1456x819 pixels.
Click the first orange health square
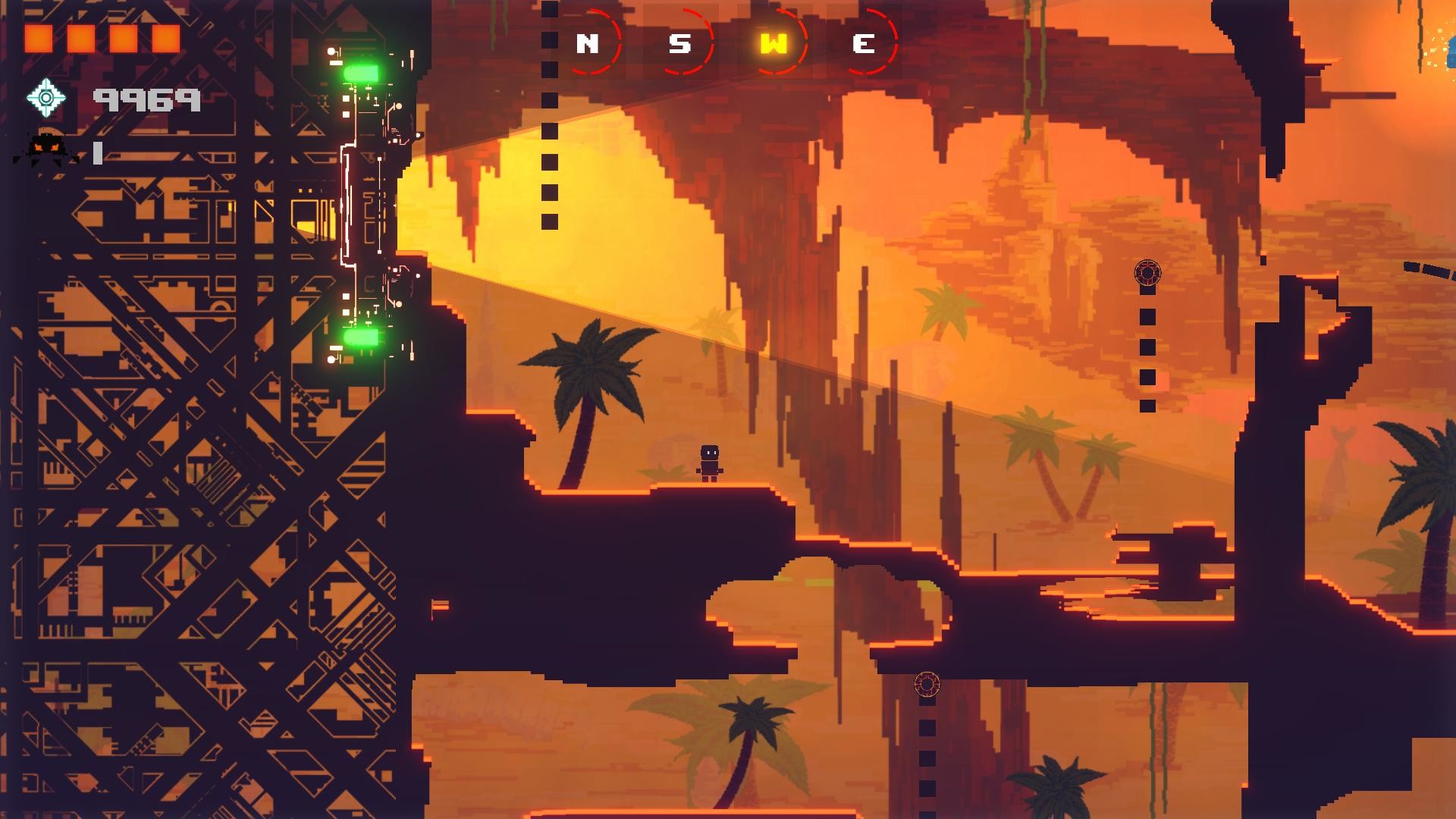click(40, 36)
